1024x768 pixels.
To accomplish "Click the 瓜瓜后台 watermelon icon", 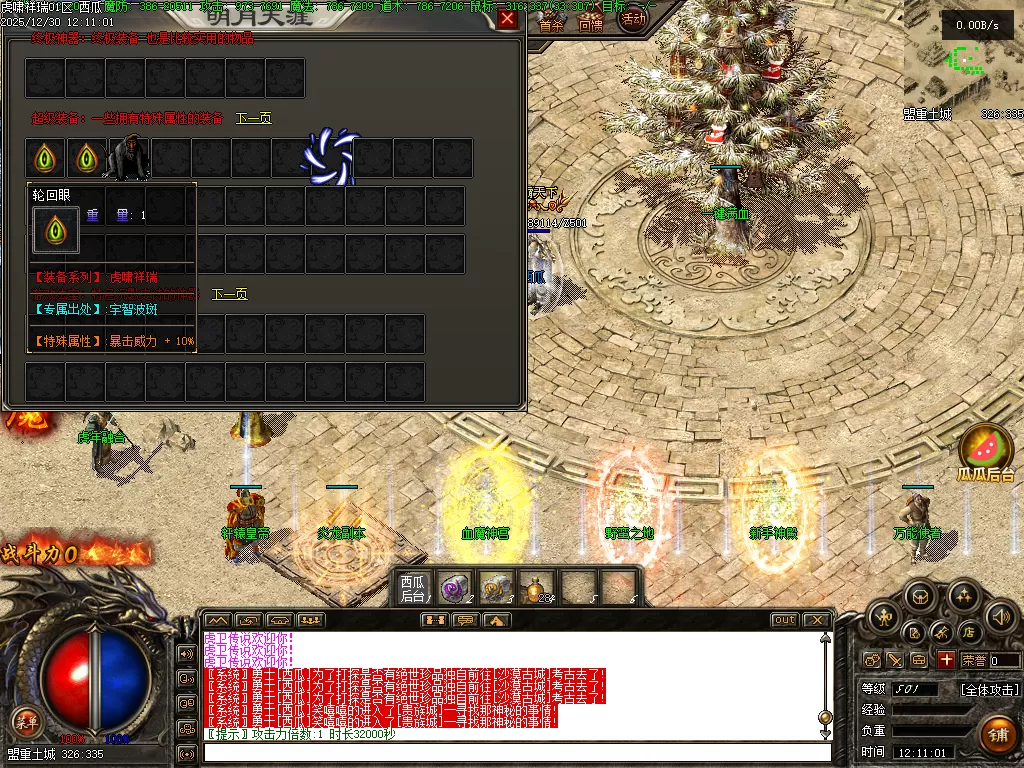I will [x=985, y=450].
